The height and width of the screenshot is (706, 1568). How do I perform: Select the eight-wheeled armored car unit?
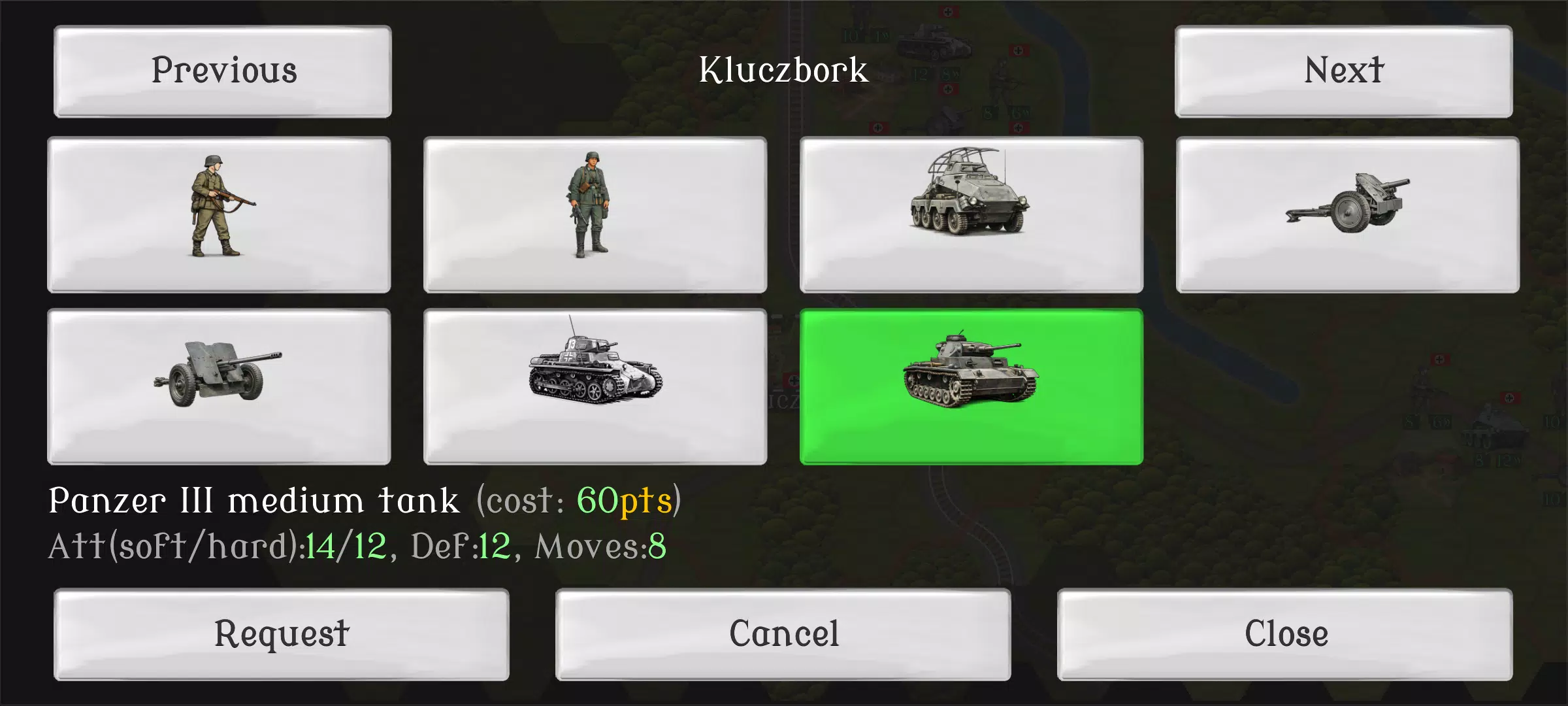pyautogui.click(x=970, y=216)
